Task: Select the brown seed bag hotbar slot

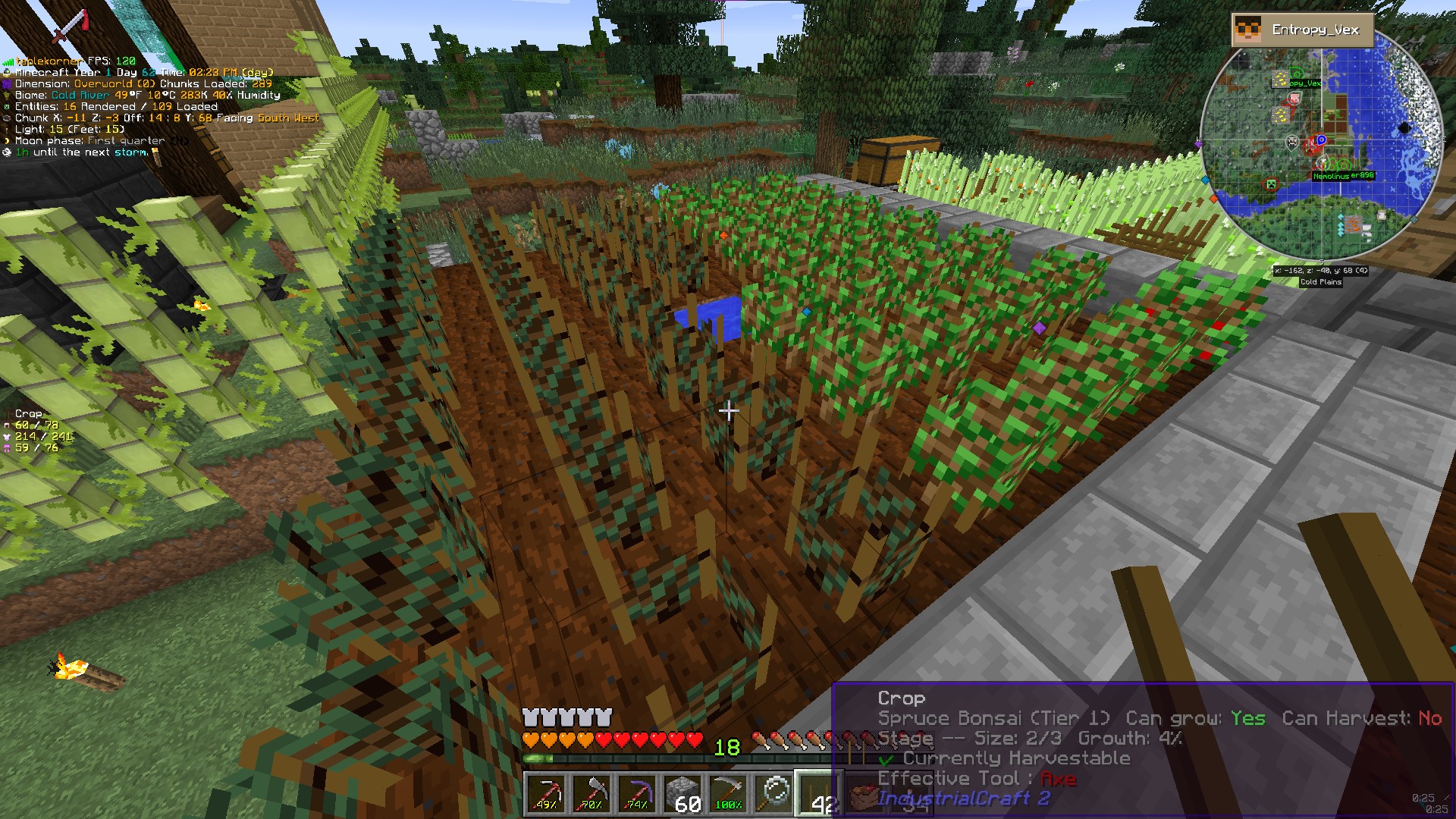Action: (861, 796)
